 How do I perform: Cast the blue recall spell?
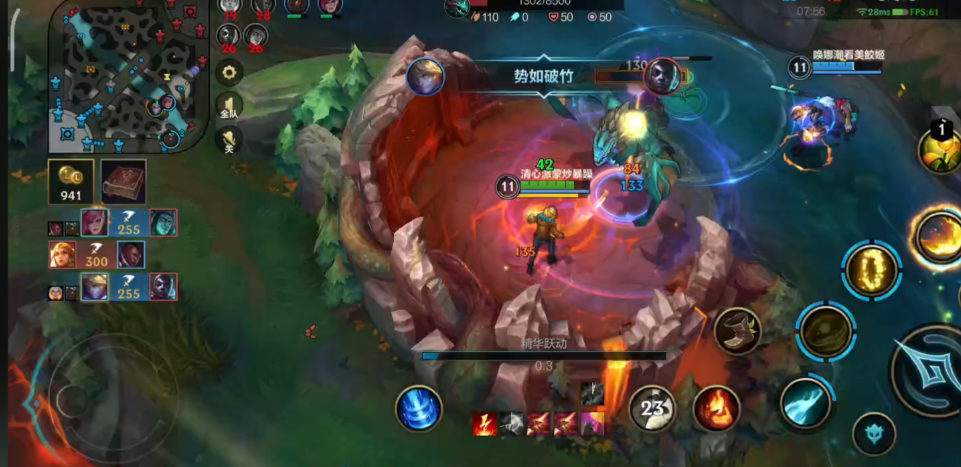pos(418,408)
